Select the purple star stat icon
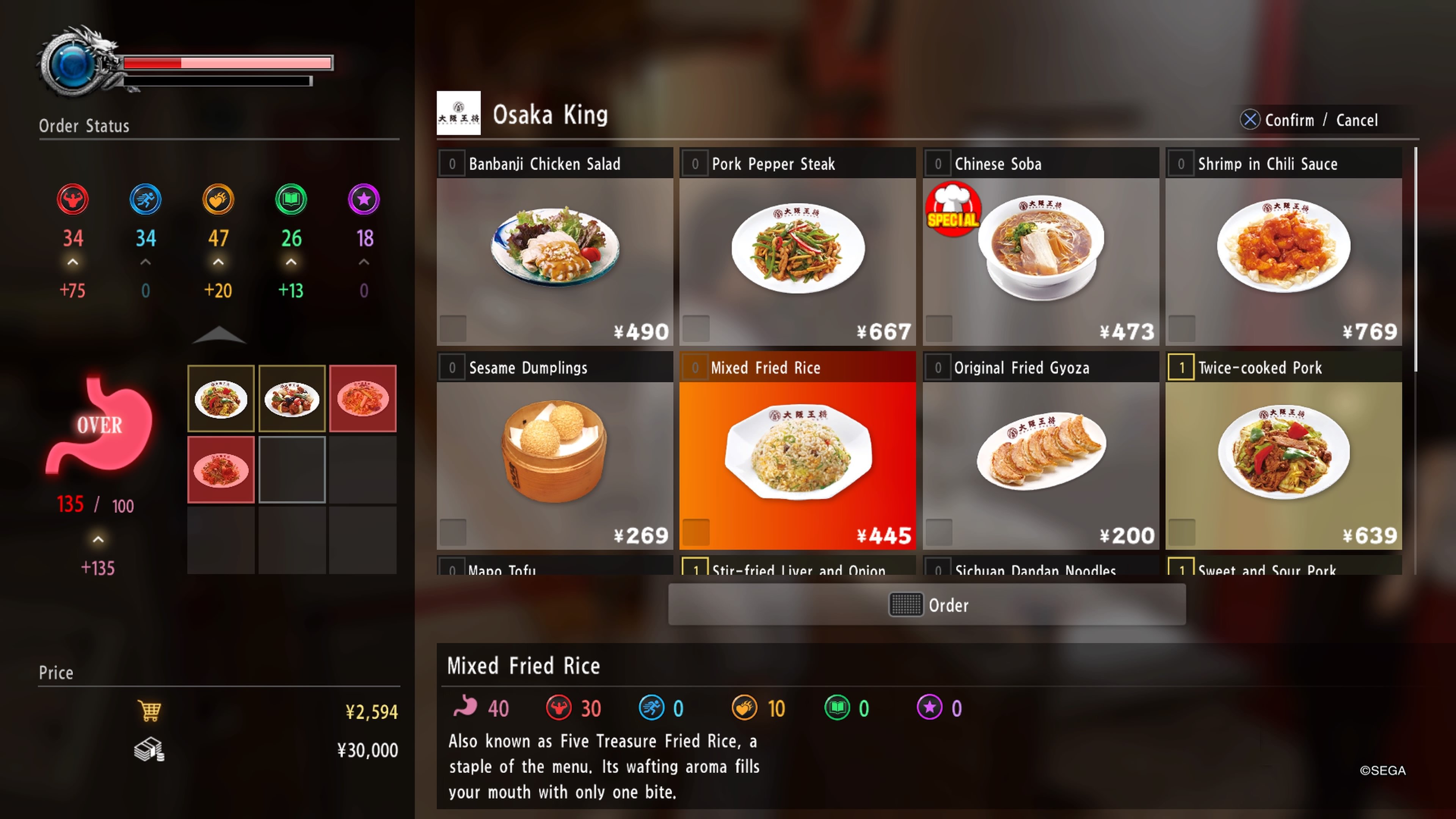This screenshot has width=1456, height=819. (364, 199)
